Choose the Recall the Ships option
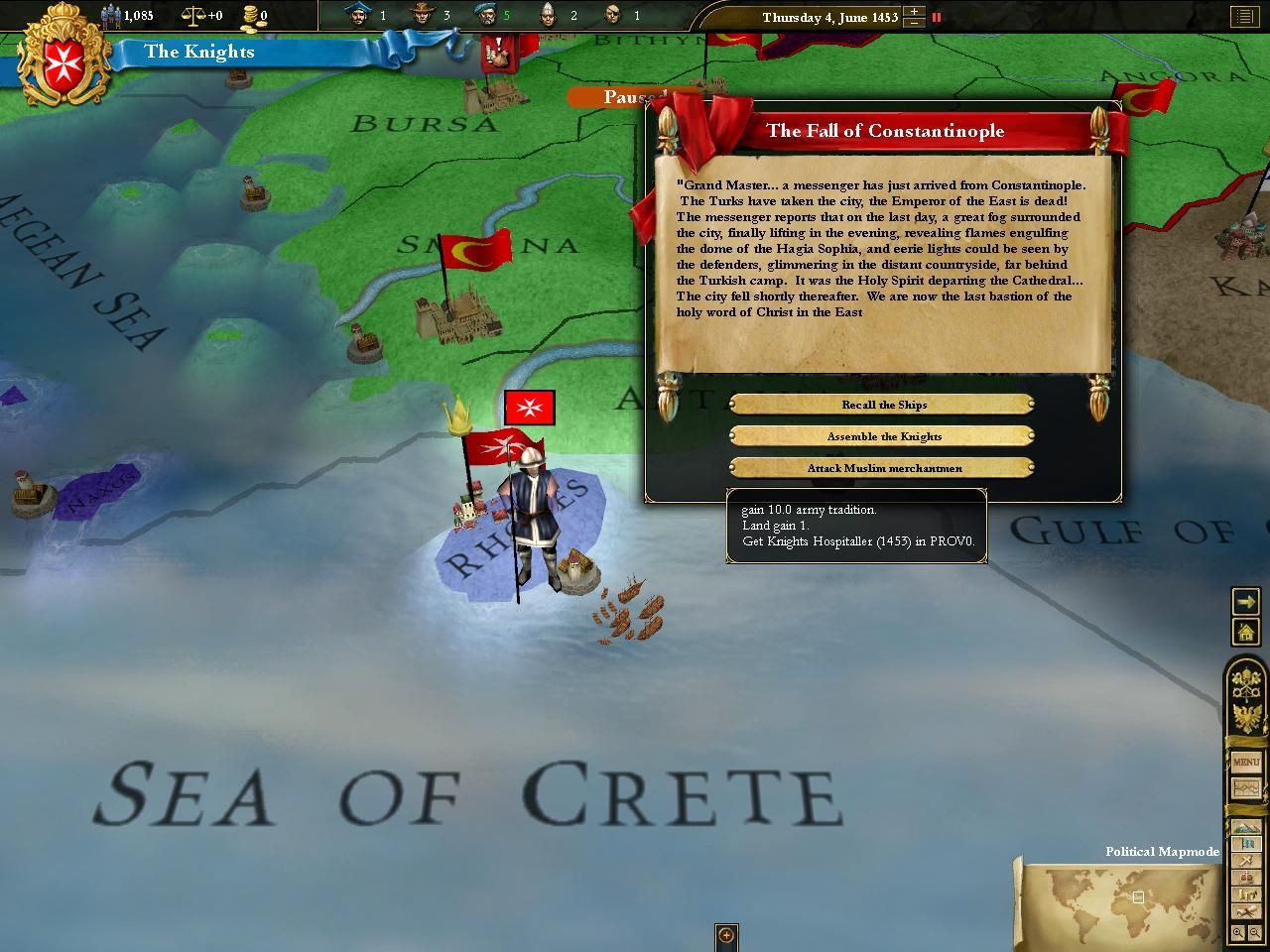Image resolution: width=1270 pixels, height=952 pixels. 883,405
